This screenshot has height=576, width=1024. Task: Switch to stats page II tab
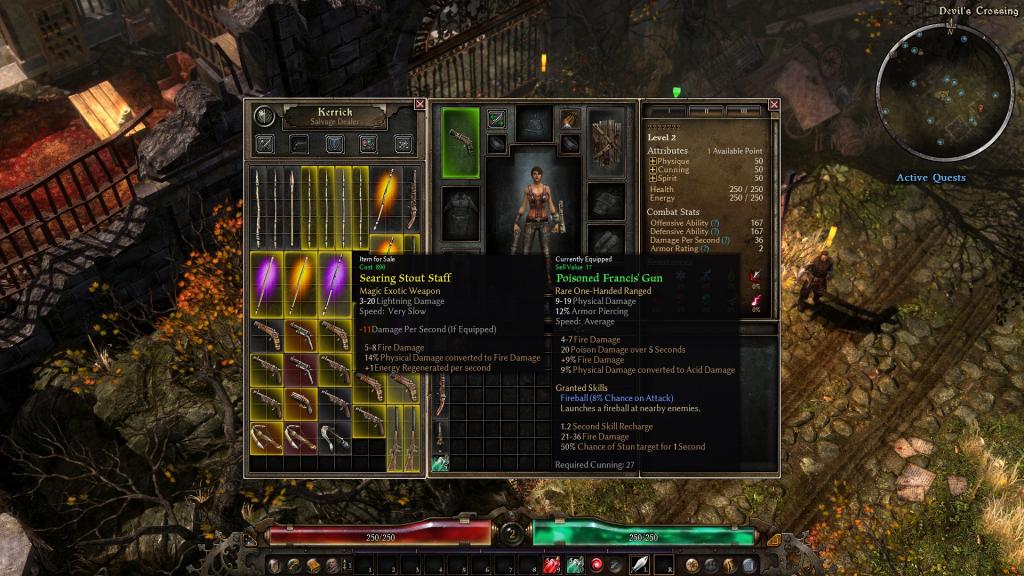706,110
